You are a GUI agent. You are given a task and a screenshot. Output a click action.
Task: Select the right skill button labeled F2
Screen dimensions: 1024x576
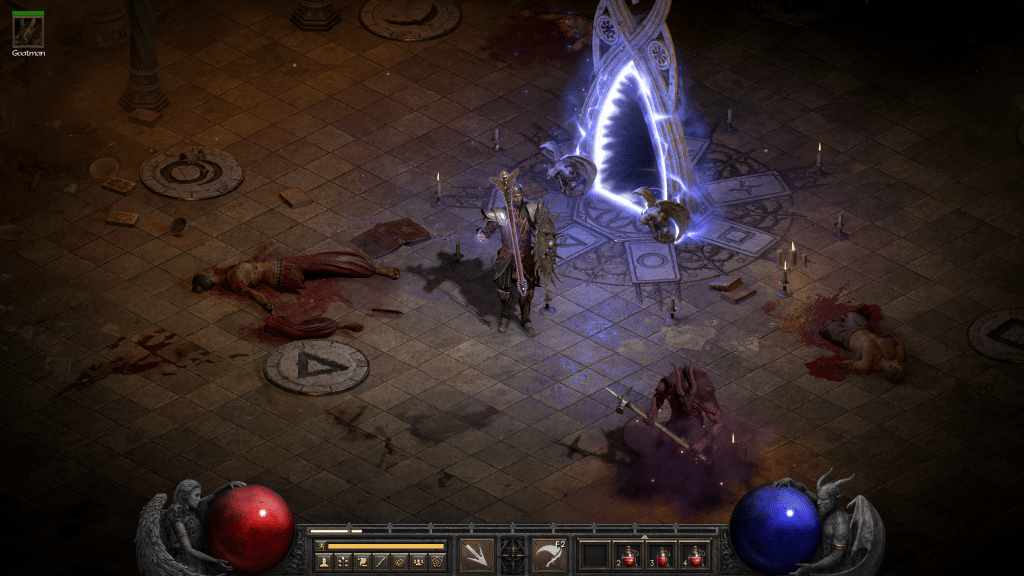(549, 554)
